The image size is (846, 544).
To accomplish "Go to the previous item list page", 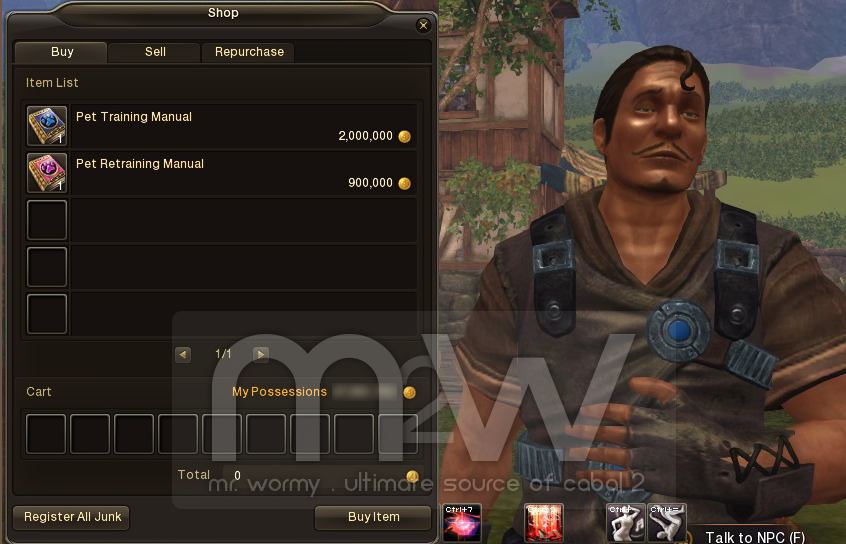I will 182,354.
